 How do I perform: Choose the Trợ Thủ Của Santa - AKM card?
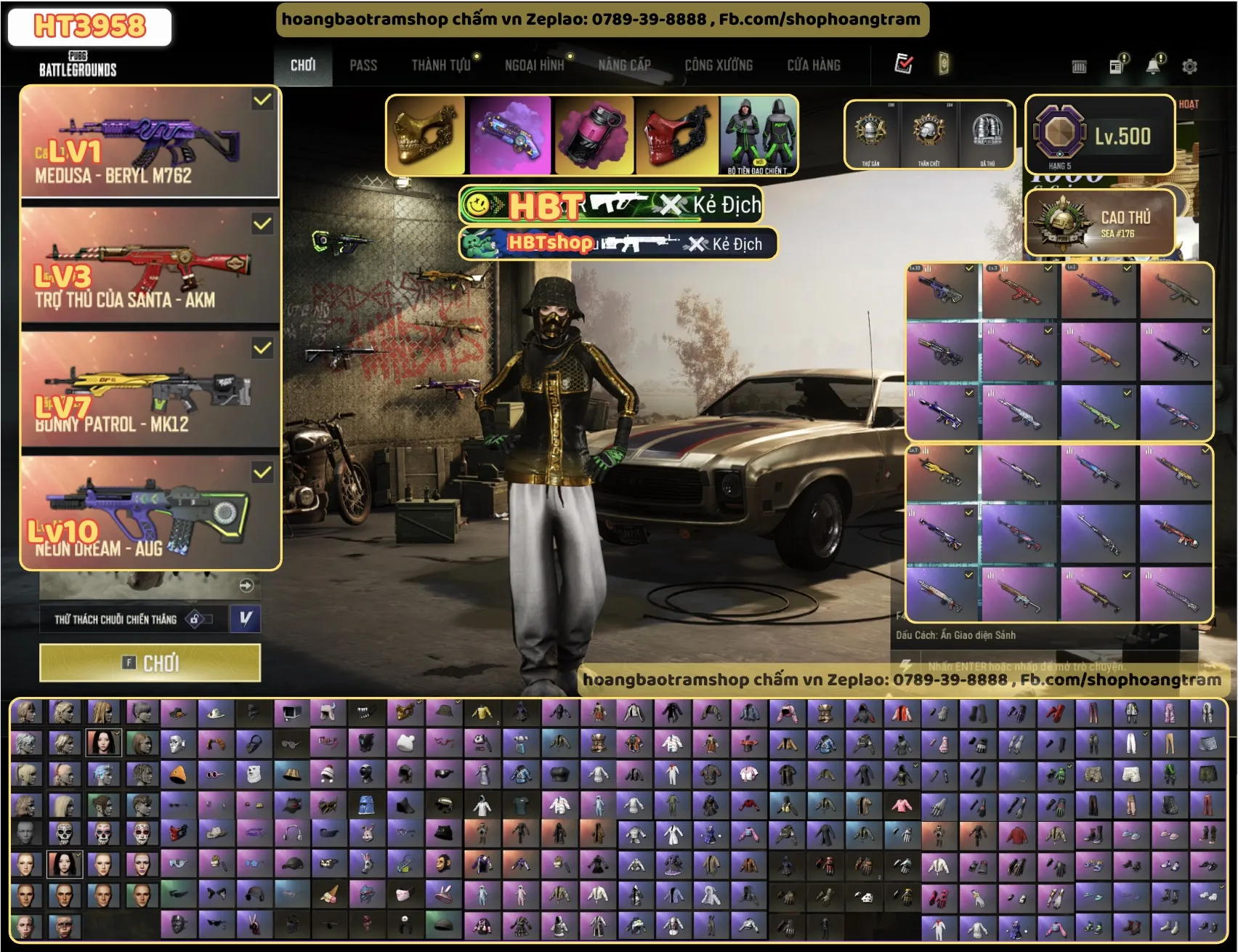coord(150,267)
